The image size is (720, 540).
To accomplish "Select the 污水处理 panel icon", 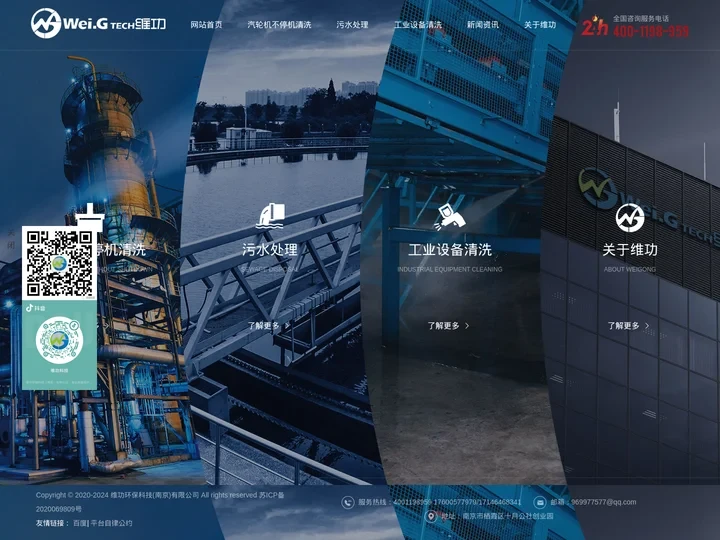I will pos(270,215).
